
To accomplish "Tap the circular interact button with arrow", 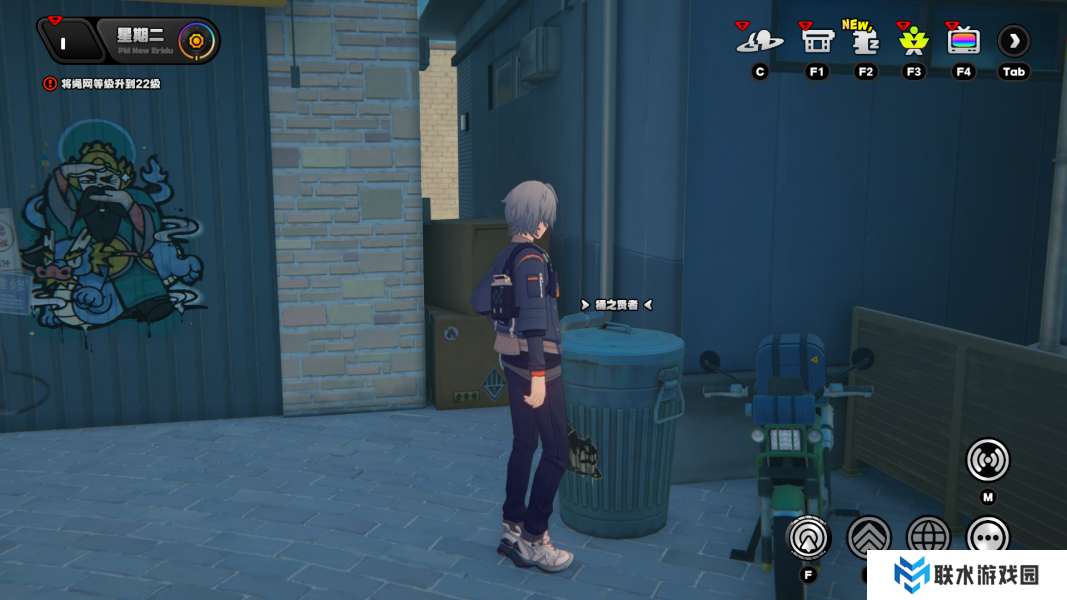I will point(808,537).
